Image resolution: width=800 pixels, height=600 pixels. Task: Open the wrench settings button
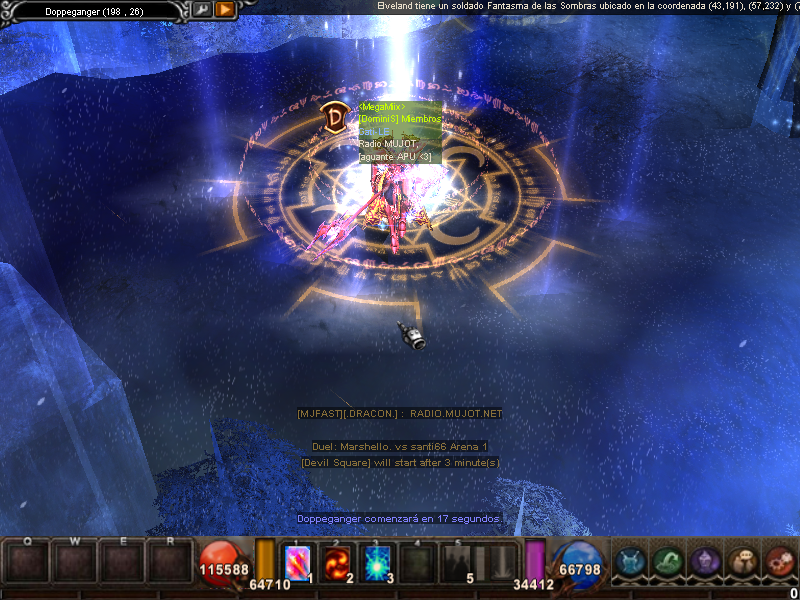coord(203,9)
